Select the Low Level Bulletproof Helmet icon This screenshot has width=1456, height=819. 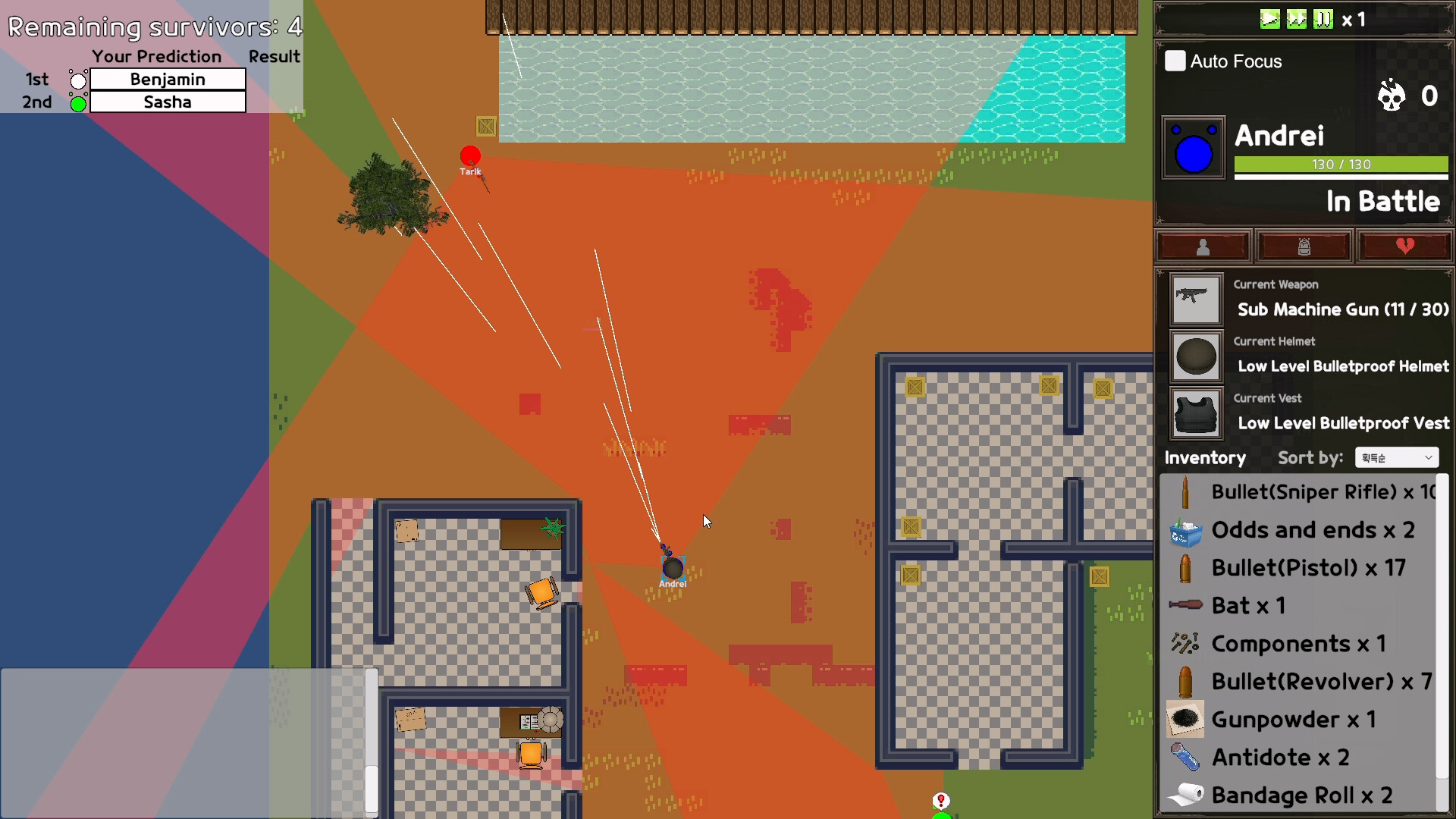(x=1195, y=356)
